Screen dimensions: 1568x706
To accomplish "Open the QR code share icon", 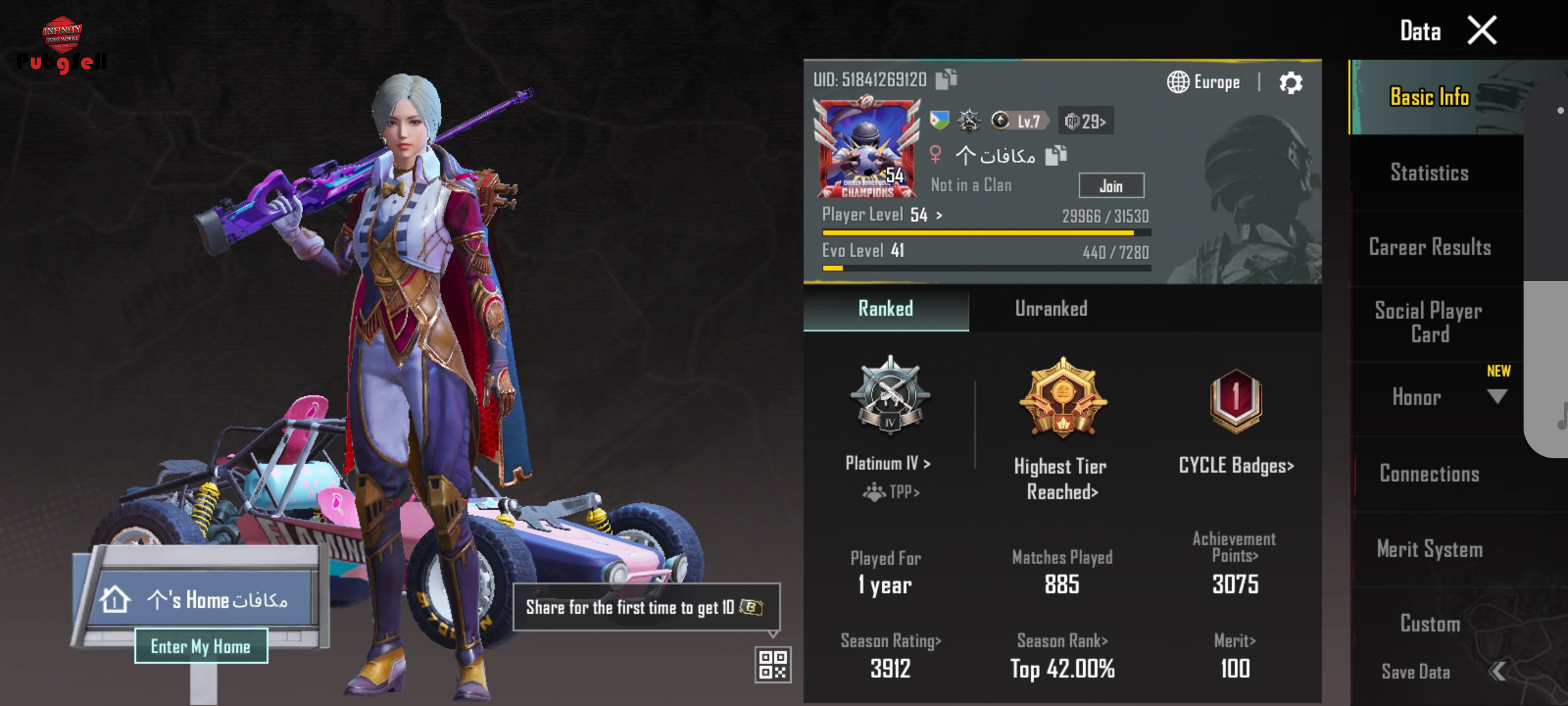I will point(773,665).
